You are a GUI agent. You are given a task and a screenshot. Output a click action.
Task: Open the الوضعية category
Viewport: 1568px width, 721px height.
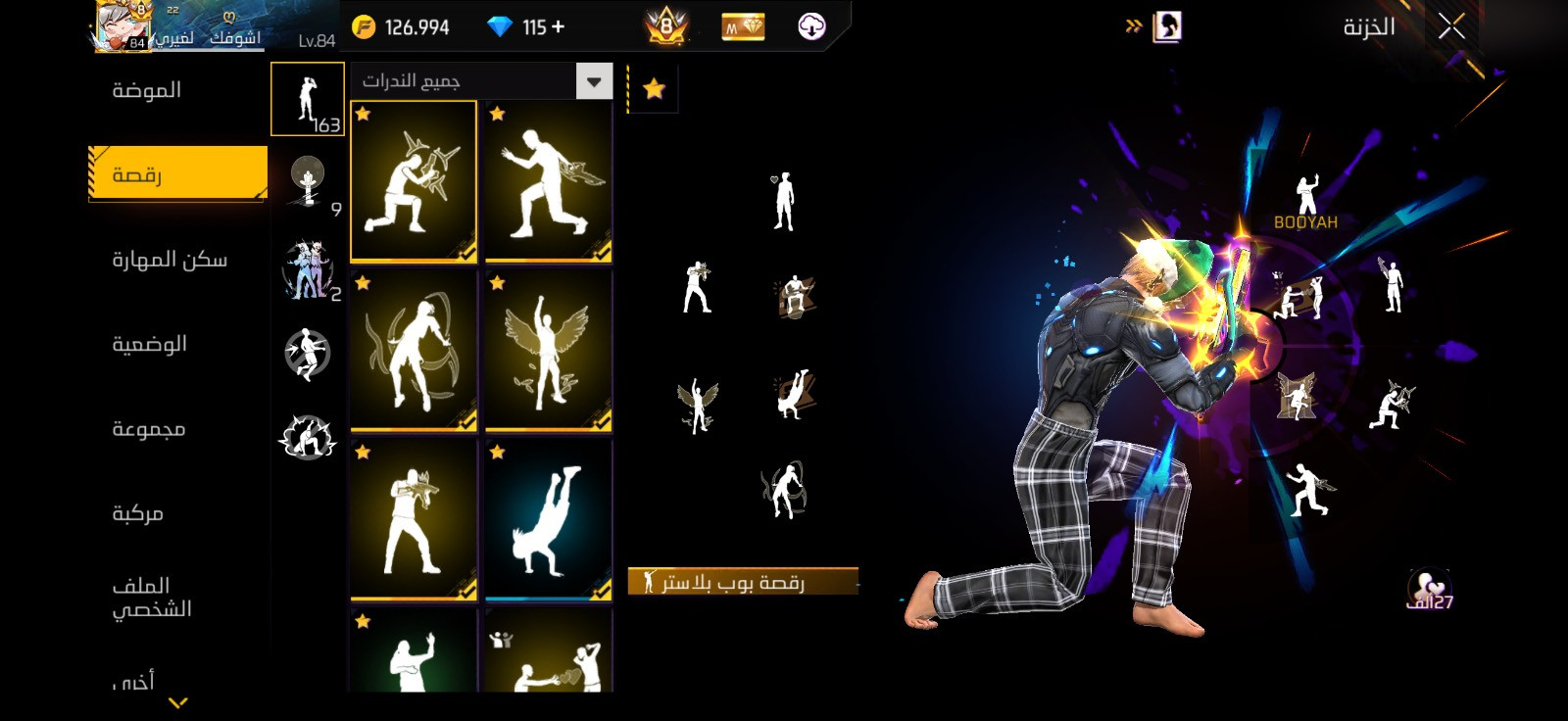[x=149, y=344]
